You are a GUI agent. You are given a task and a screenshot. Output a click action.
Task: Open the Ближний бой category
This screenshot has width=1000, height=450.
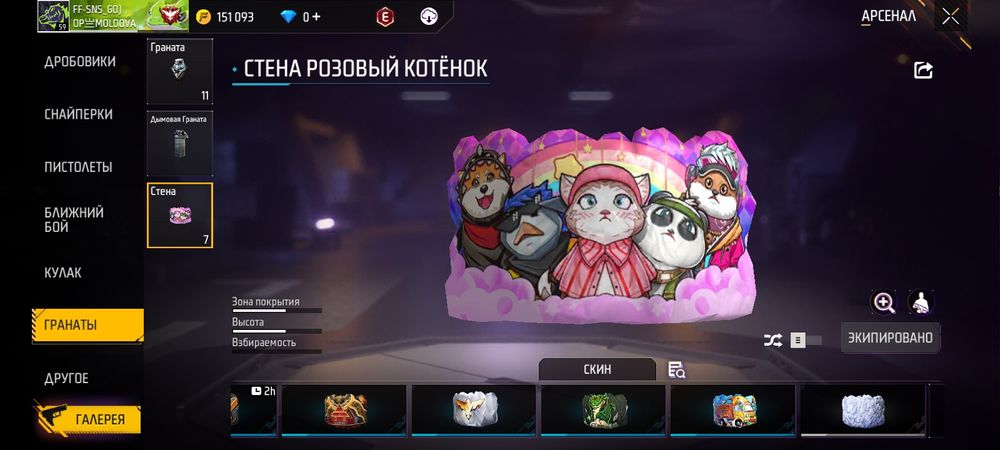pyautogui.click(x=74, y=220)
